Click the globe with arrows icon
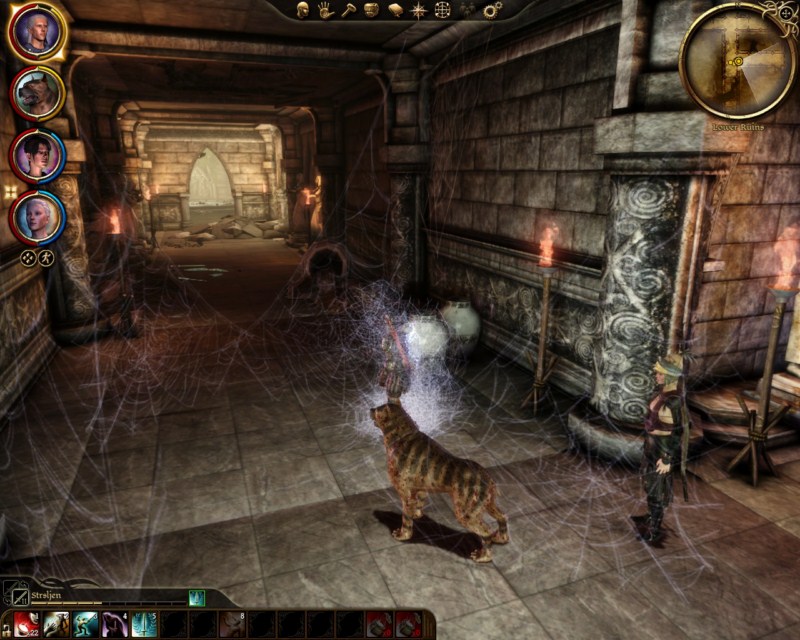 441,10
